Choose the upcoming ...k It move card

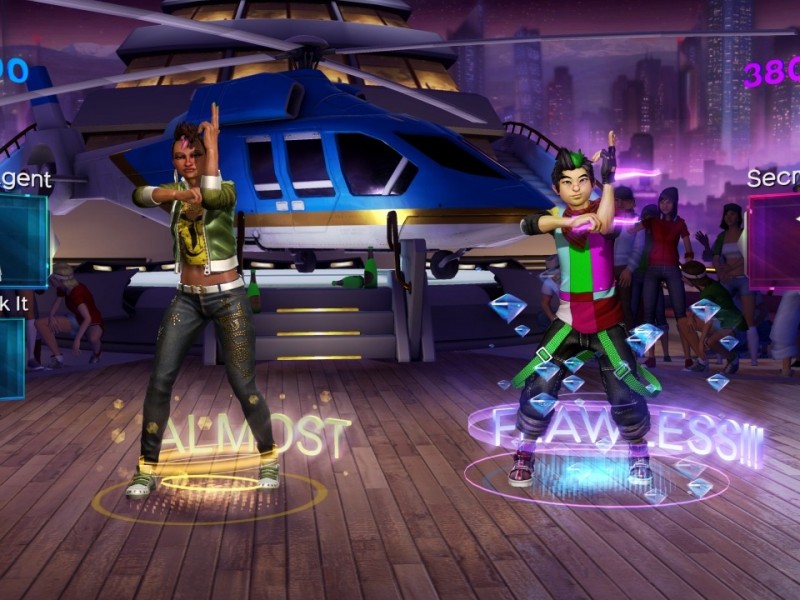(x=11, y=358)
